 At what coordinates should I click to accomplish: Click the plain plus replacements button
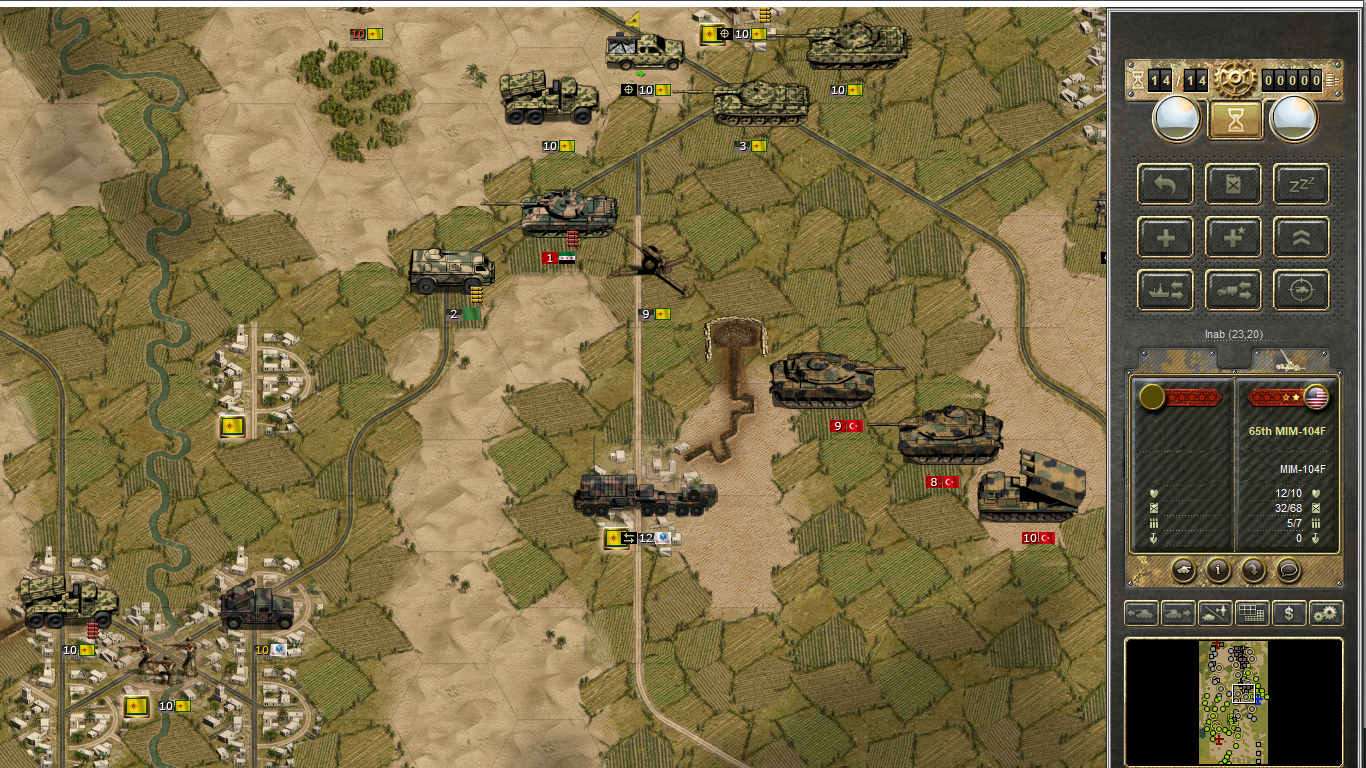(x=1165, y=238)
